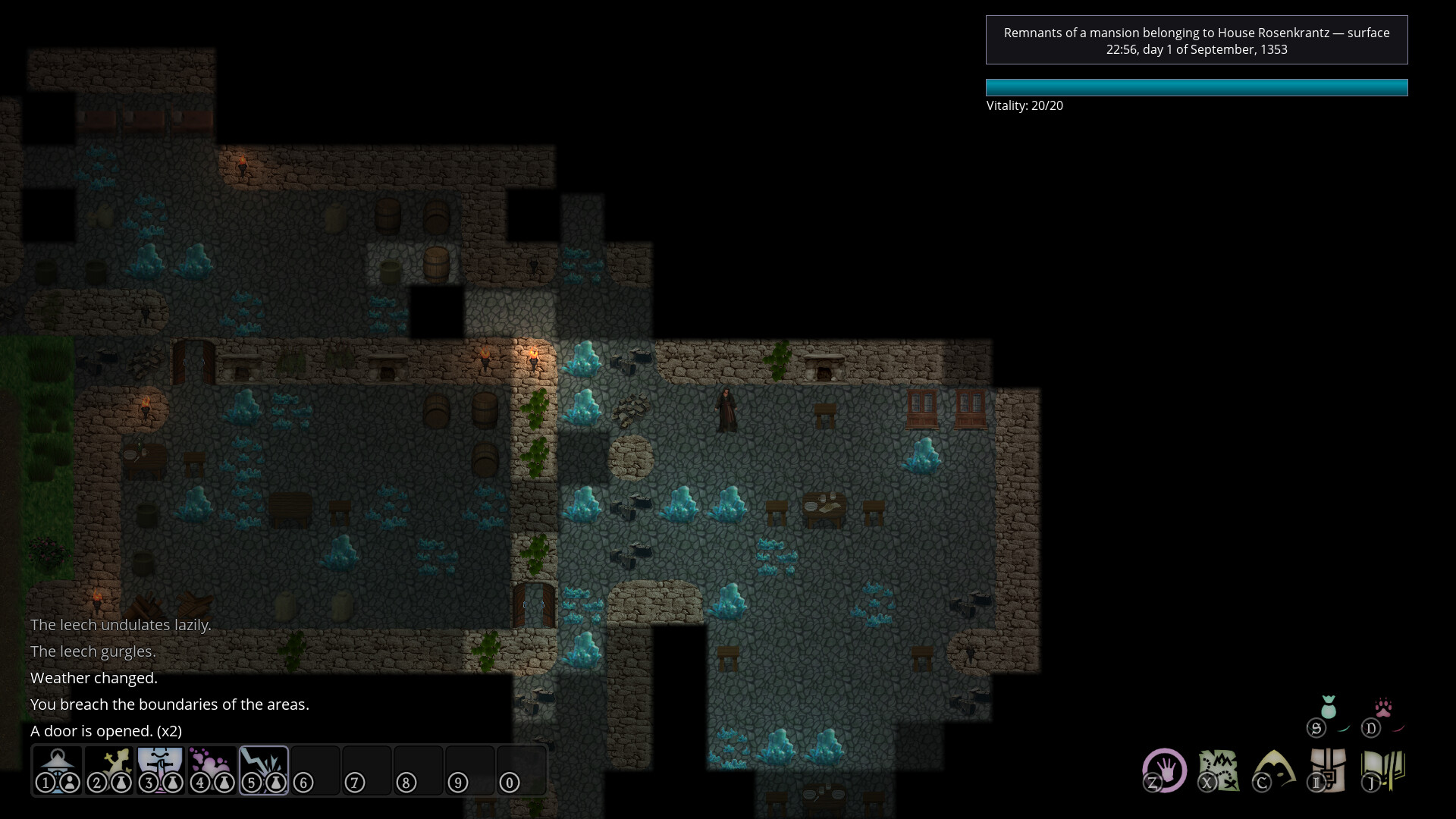Open the backpack inventory icon
Viewport: 1456px width, 819px height.
tap(1327, 770)
